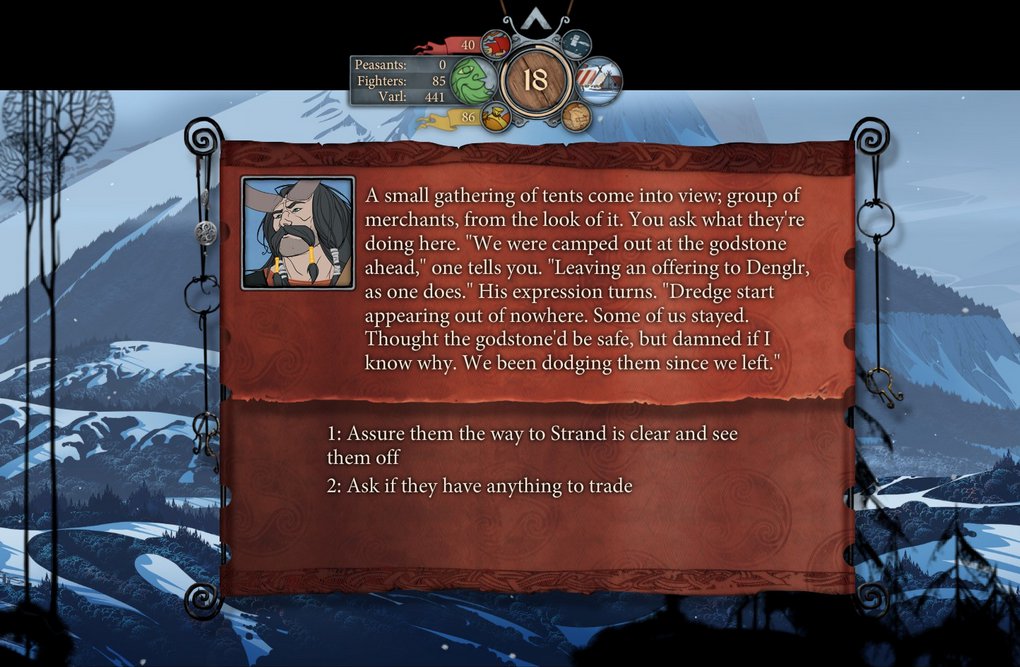Open the hammer icon on the HUD
This screenshot has width=1020, height=667.
(577, 44)
